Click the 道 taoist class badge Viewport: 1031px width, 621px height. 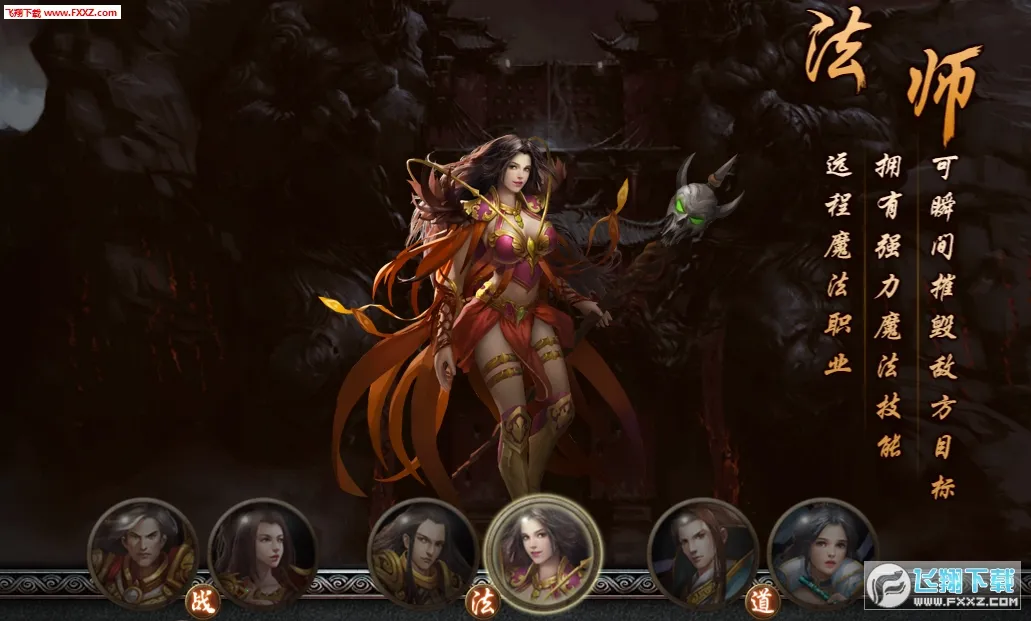tap(761, 602)
